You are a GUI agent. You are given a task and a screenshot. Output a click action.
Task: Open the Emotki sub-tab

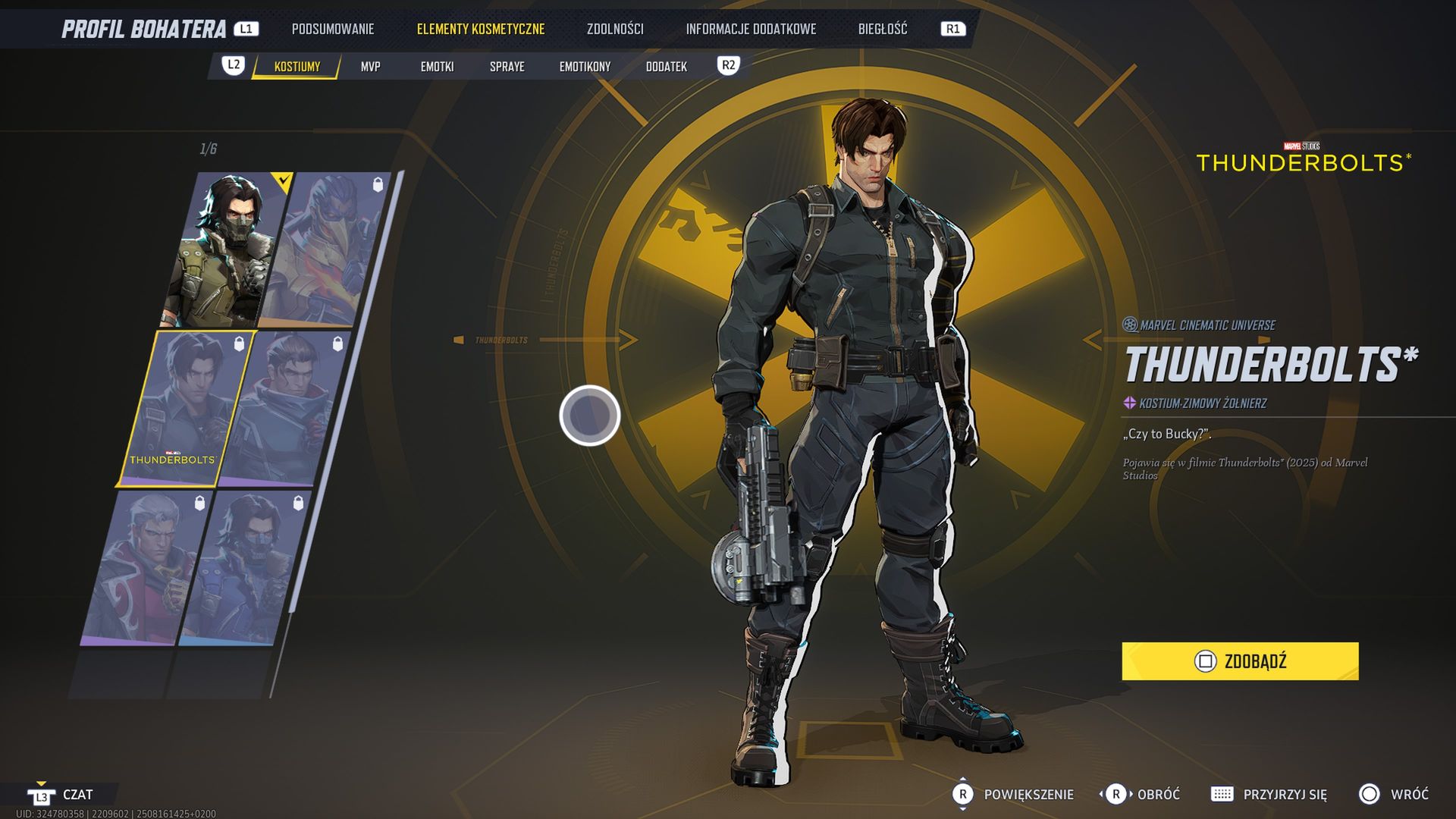437,67
